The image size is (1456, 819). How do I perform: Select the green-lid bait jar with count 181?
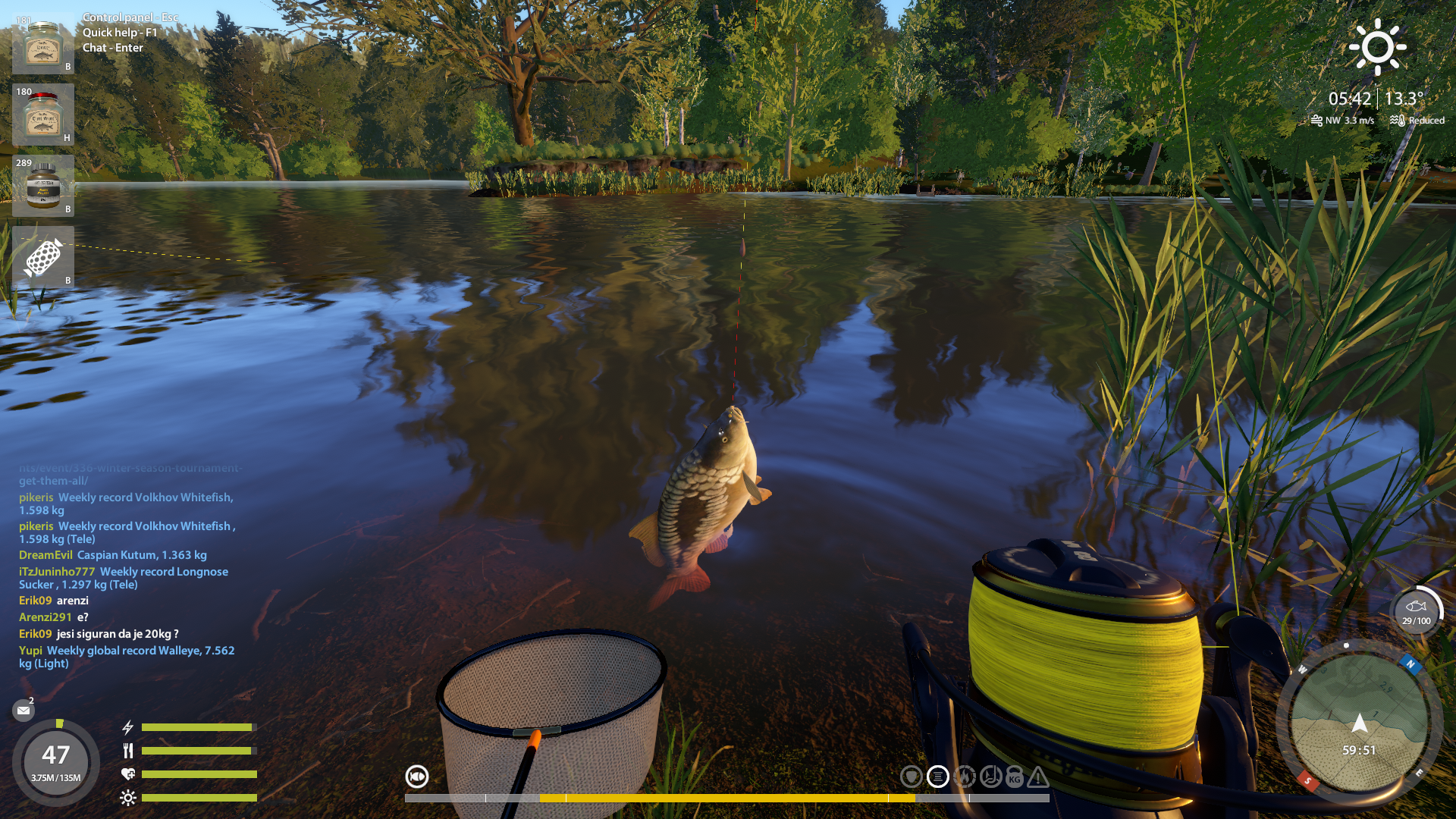(43, 44)
